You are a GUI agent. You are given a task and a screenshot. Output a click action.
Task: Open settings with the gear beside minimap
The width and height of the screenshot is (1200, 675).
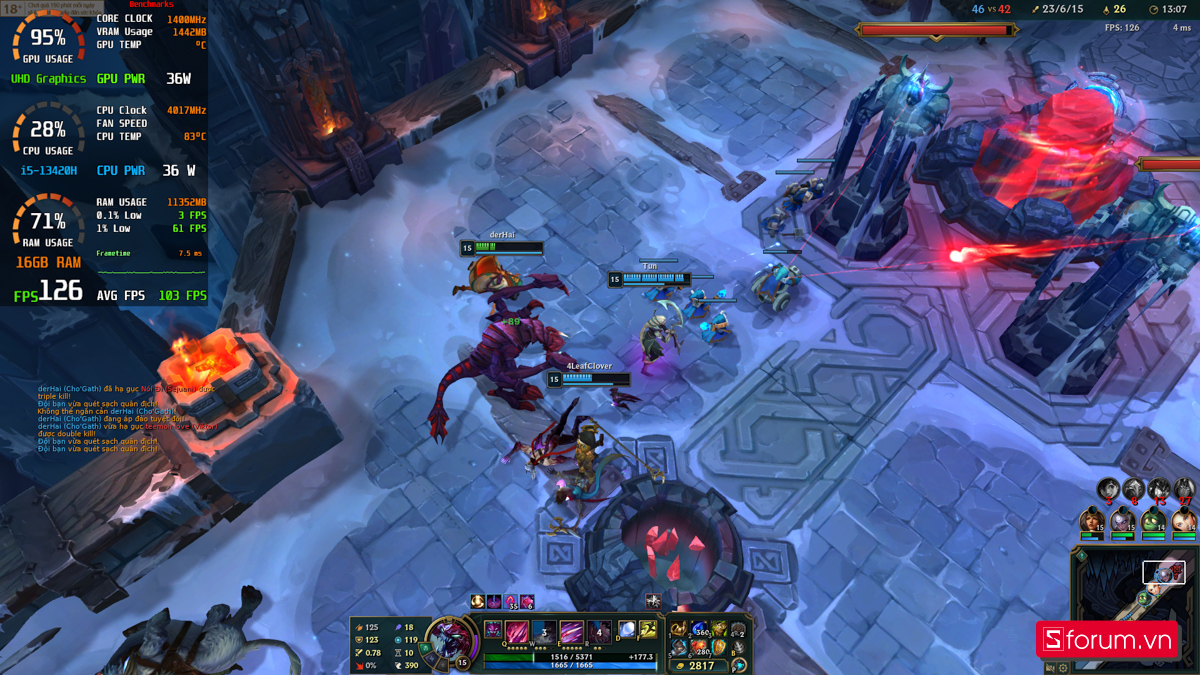(x=1063, y=667)
